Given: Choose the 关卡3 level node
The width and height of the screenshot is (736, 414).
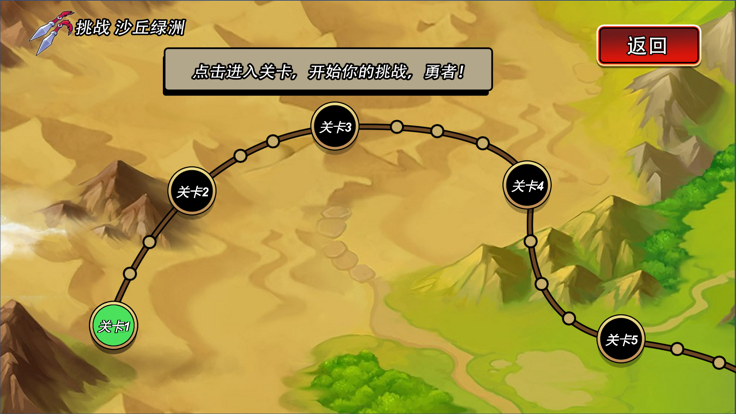Looking at the screenshot, I should coord(335,127).
